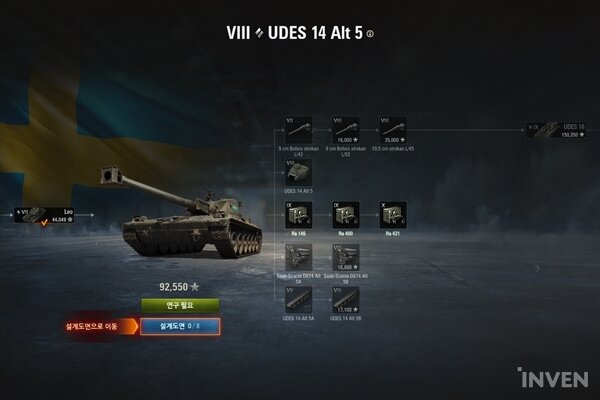Pick the UDES 14 Alt 5B suspension

pos(345,299)
